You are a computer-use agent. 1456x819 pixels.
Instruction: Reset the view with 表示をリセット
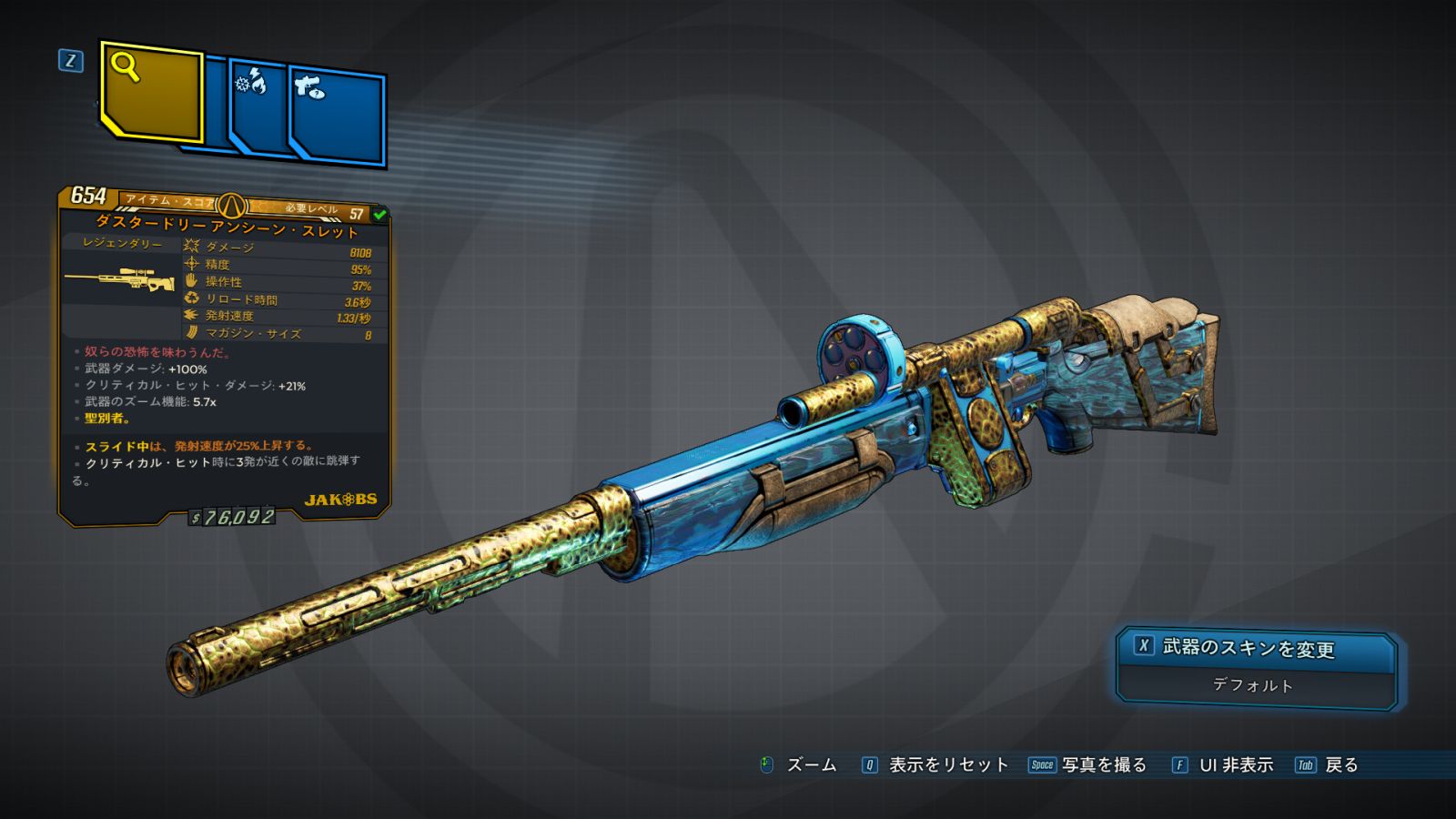(x=935, y=765)
